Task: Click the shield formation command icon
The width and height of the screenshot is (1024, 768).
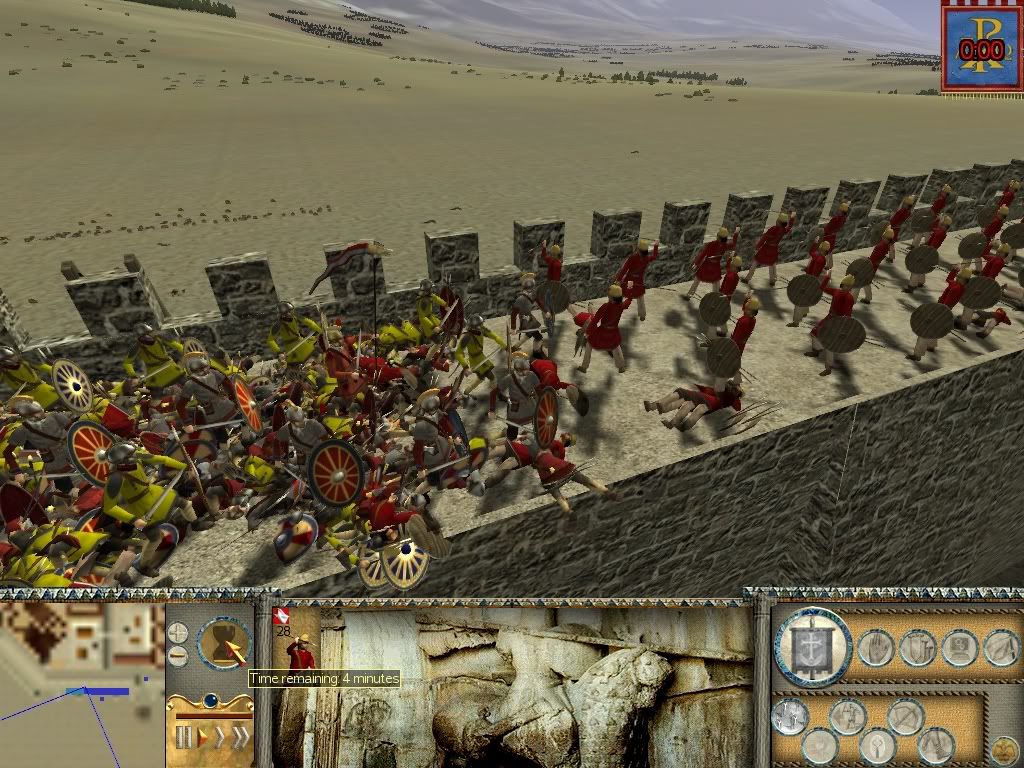Action: pyautogui.click(x=916, y=648)
